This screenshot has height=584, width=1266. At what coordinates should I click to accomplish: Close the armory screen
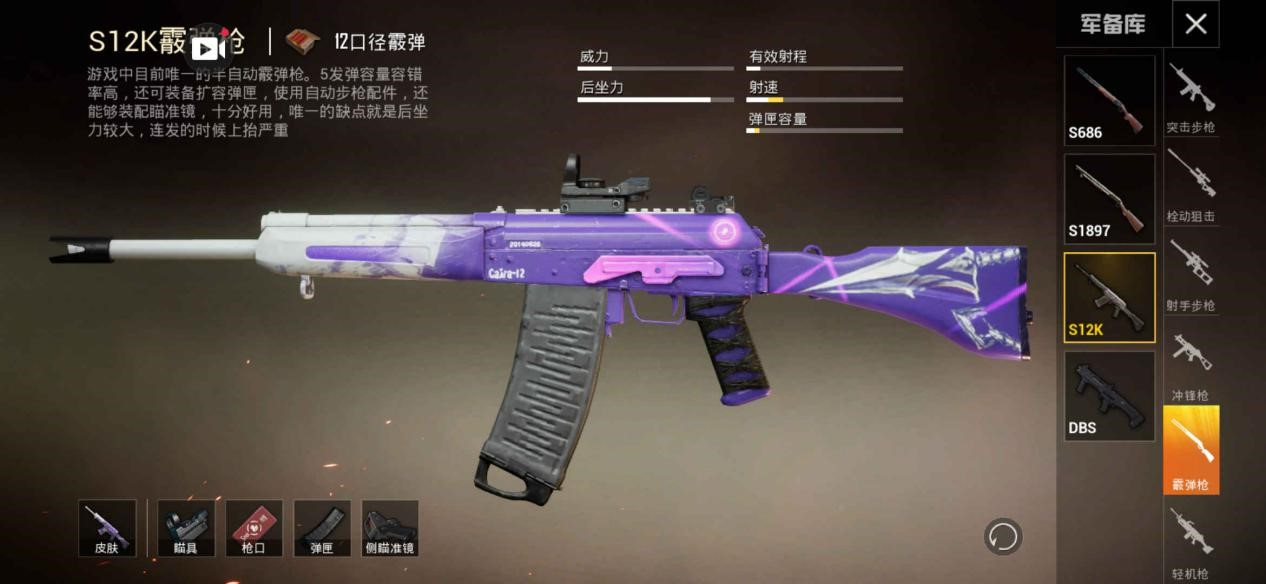coord(1195,24)
